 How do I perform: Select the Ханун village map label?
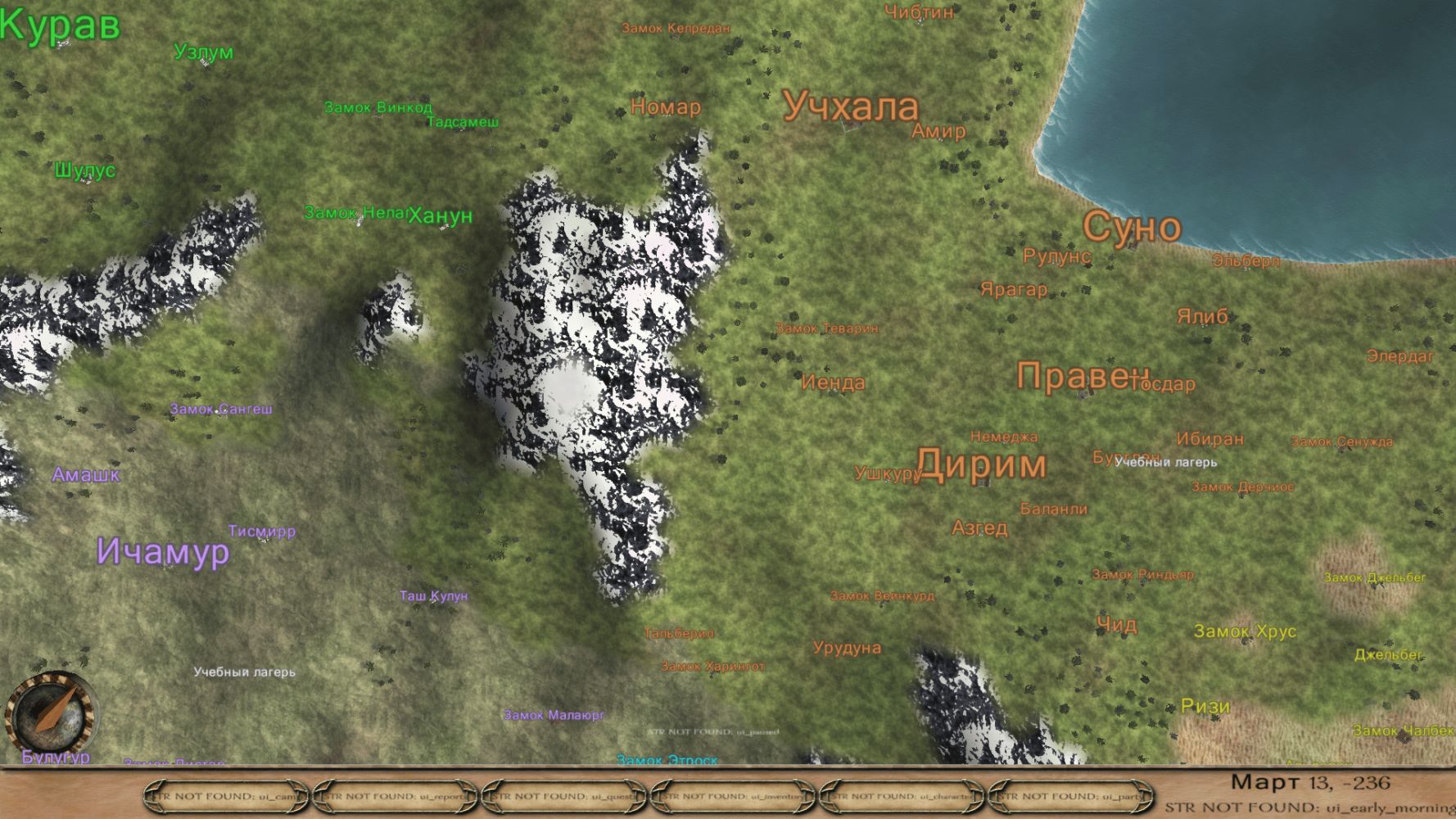441,215
